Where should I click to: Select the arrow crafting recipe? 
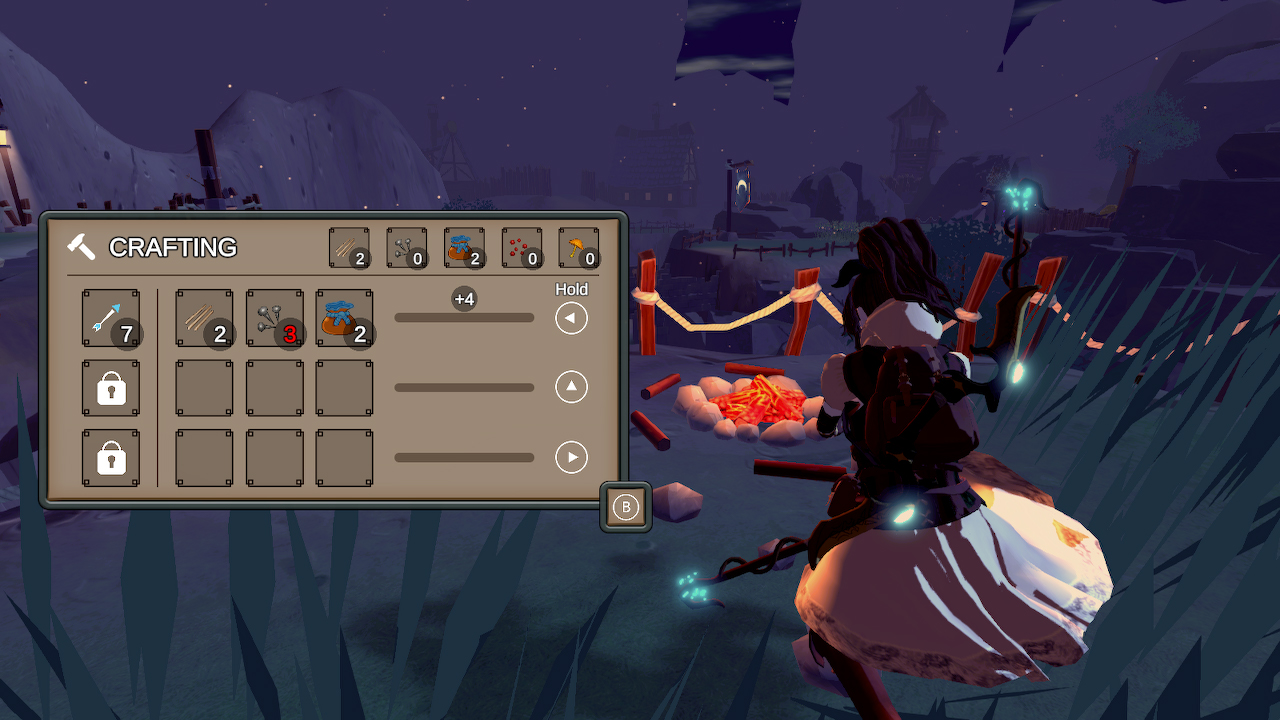(110, 317)
